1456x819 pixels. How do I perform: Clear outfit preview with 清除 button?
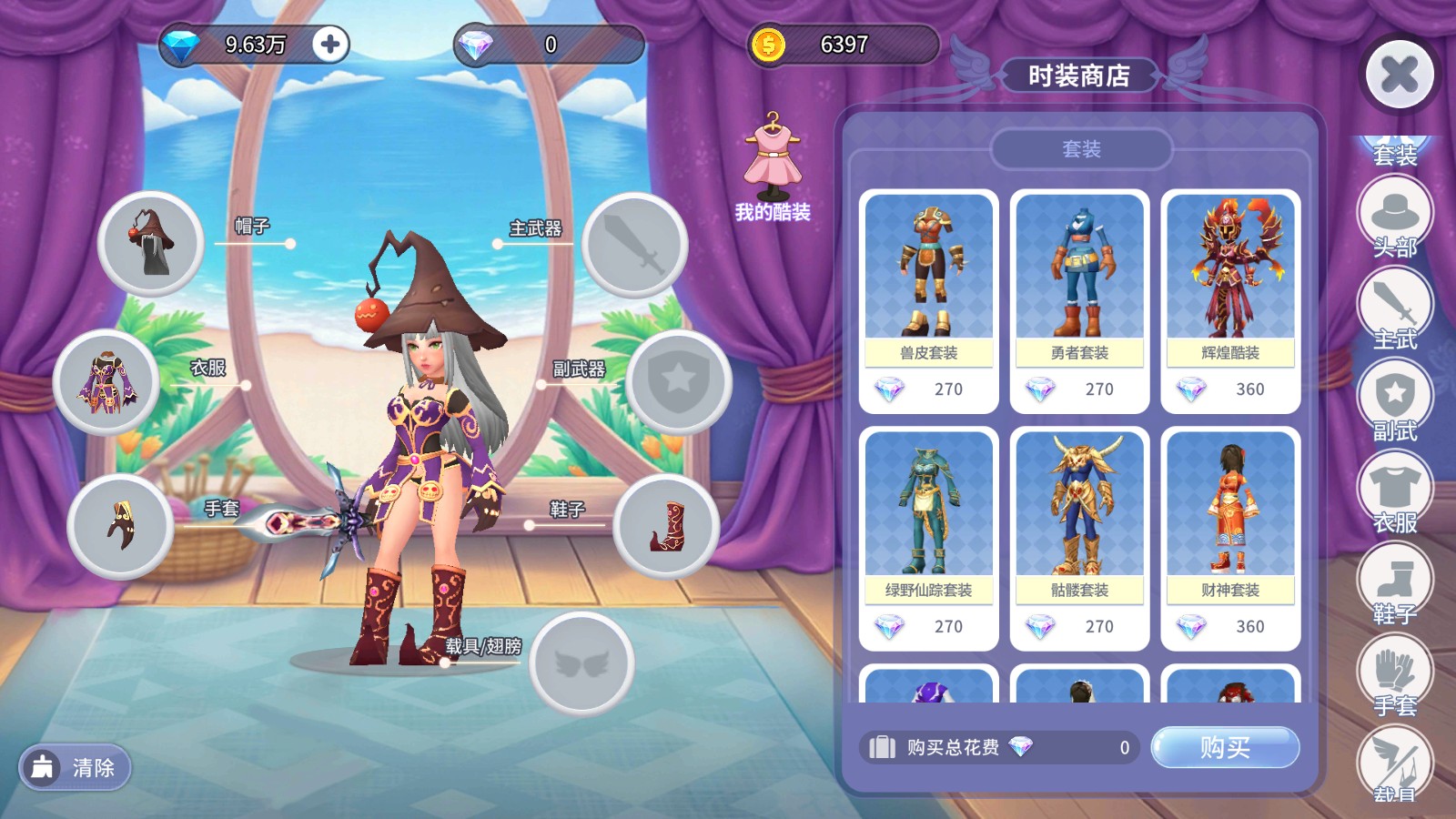[x=75, y=767]
